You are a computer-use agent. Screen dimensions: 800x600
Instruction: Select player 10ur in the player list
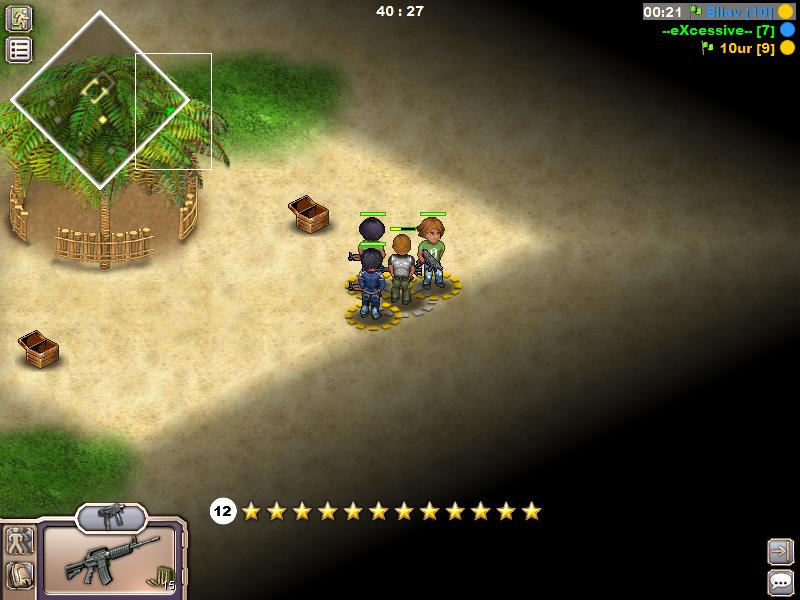pyautogui.click(x=744, y=47)
